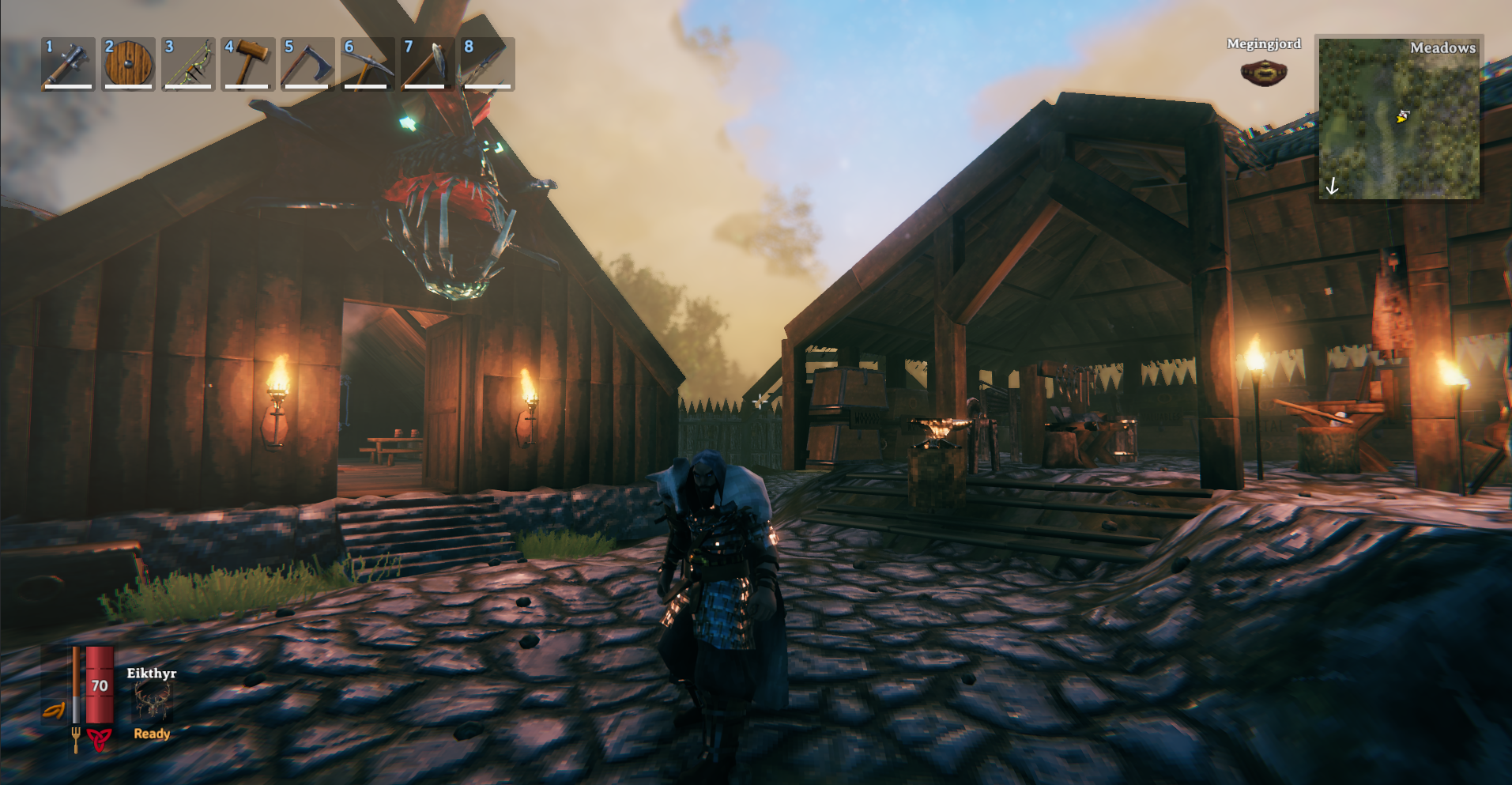Choose the bow in hotbar slot 3
This screenshot has width=1512, height=785.
point(188,64)
